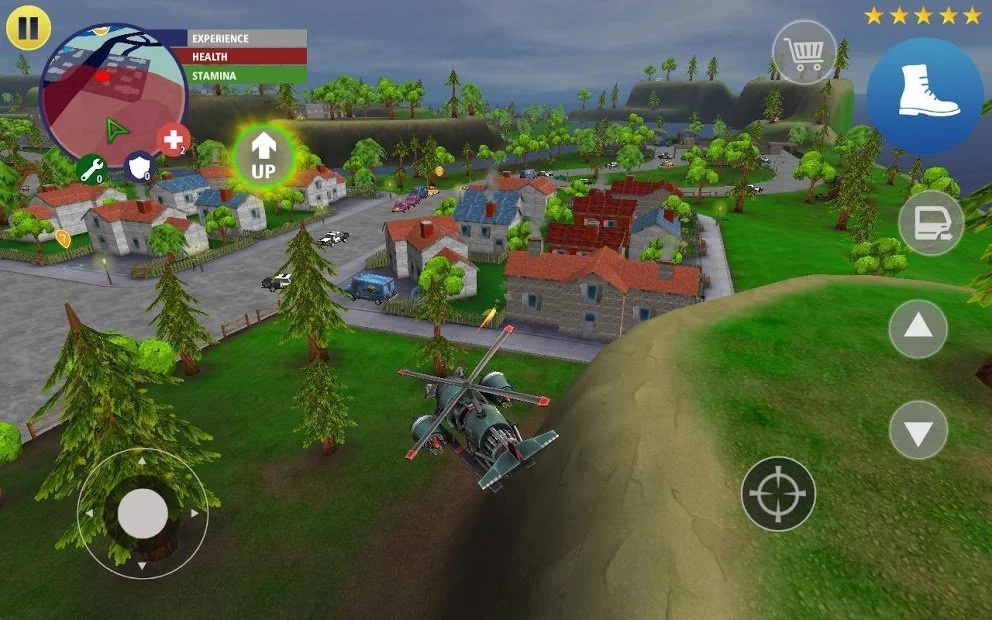Pause the game with the yellow button
This screenshot has height=620, width=992.
[28, 28]
